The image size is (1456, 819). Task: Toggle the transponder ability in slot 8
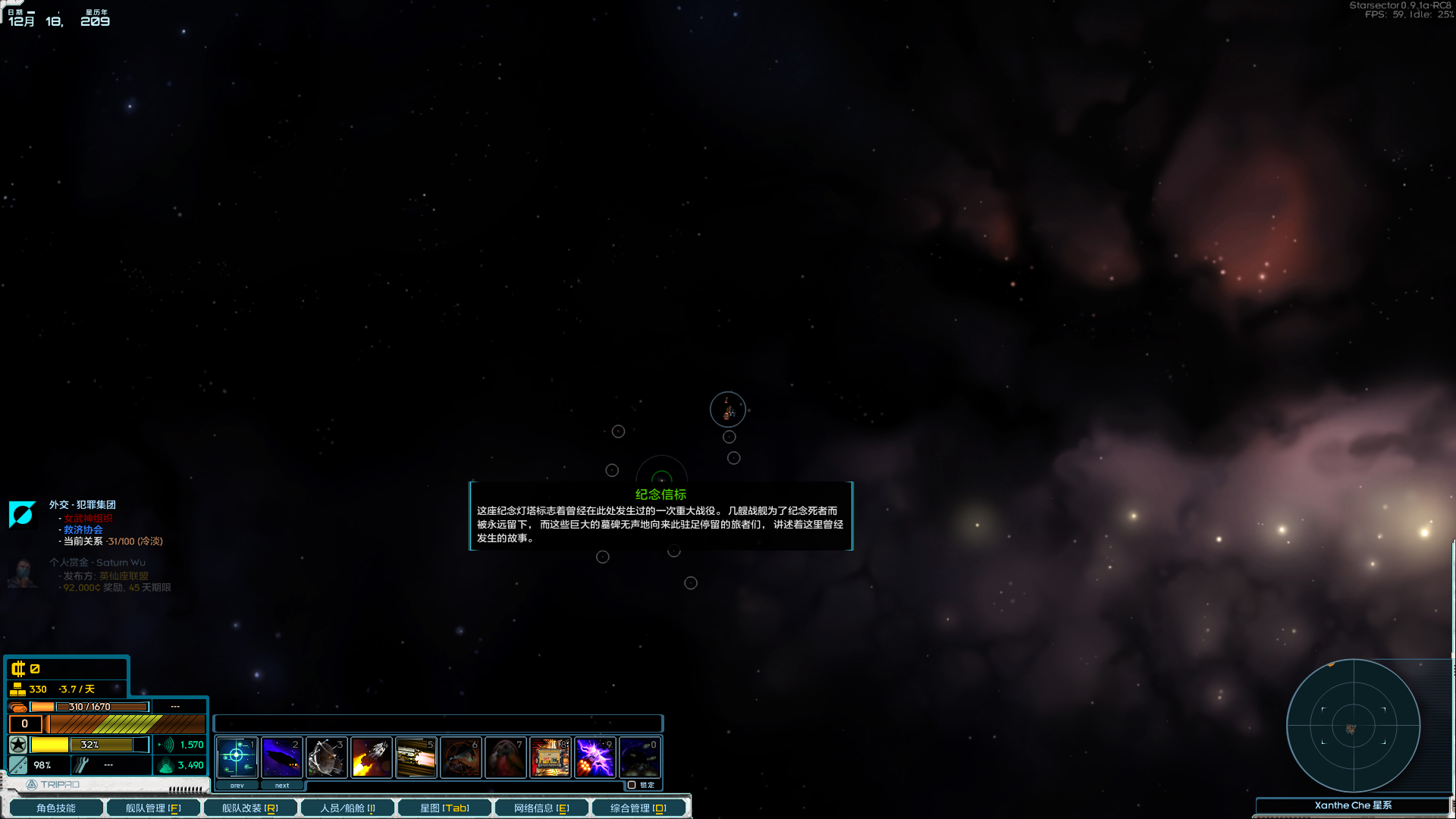point(551,757)
